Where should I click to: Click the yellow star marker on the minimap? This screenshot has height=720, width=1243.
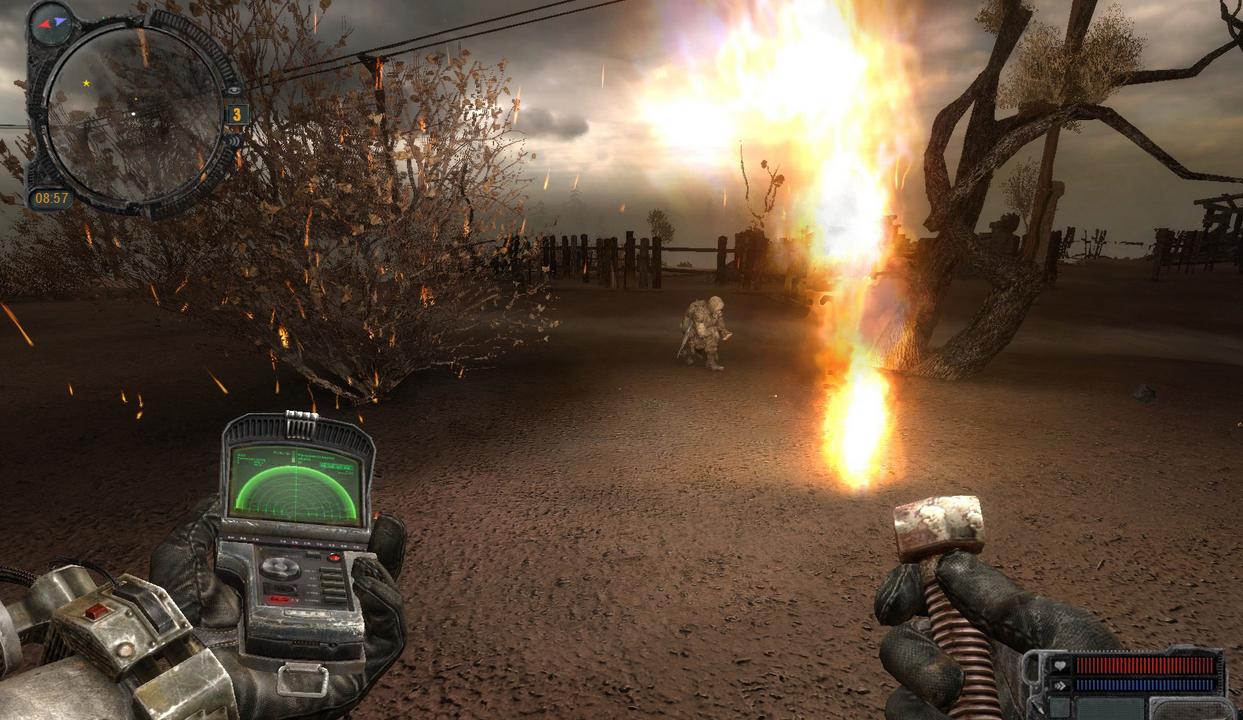pyautogui.click(x=87, y=83)
